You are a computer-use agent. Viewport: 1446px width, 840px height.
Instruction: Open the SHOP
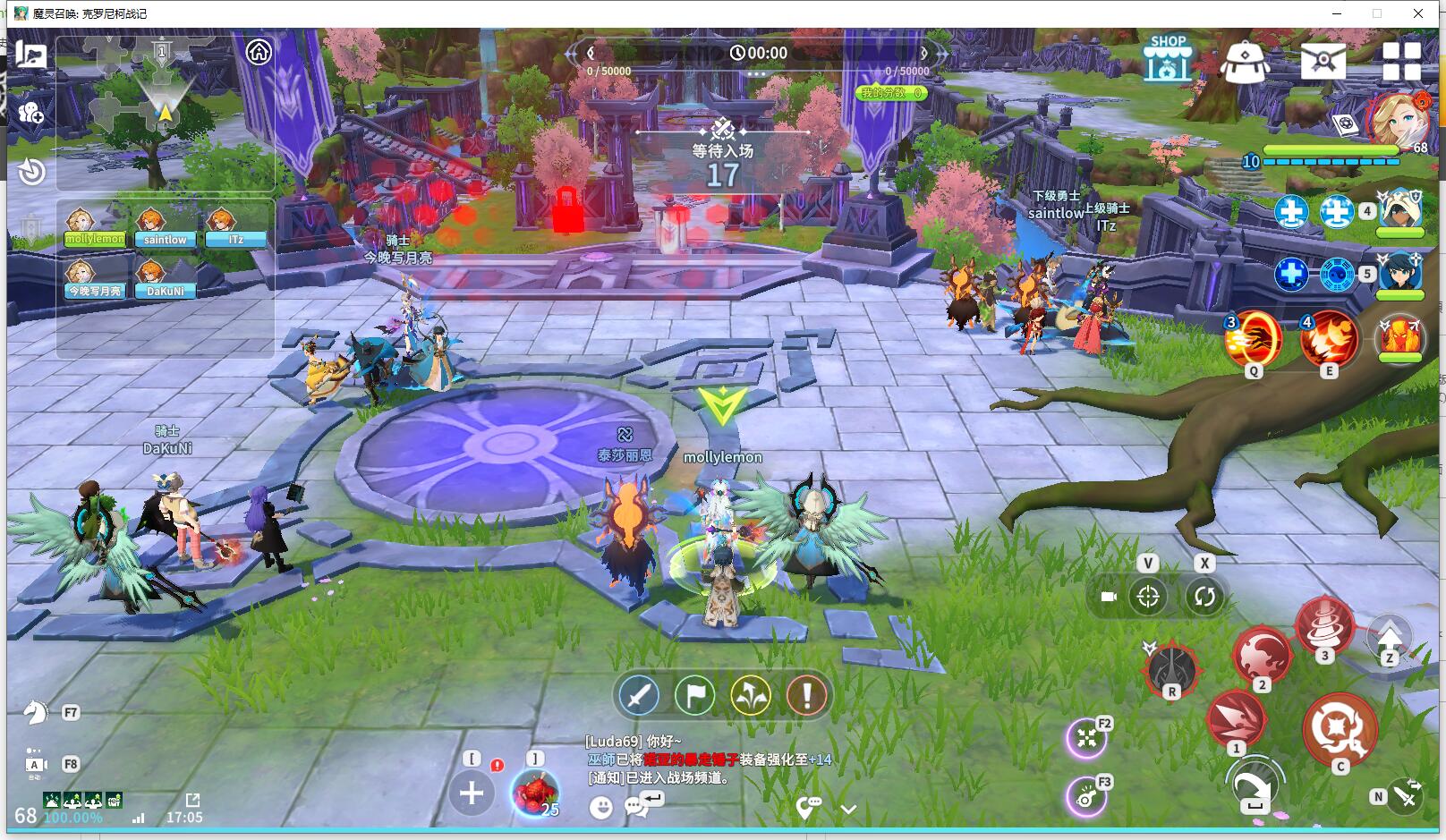pos(1168,60)
